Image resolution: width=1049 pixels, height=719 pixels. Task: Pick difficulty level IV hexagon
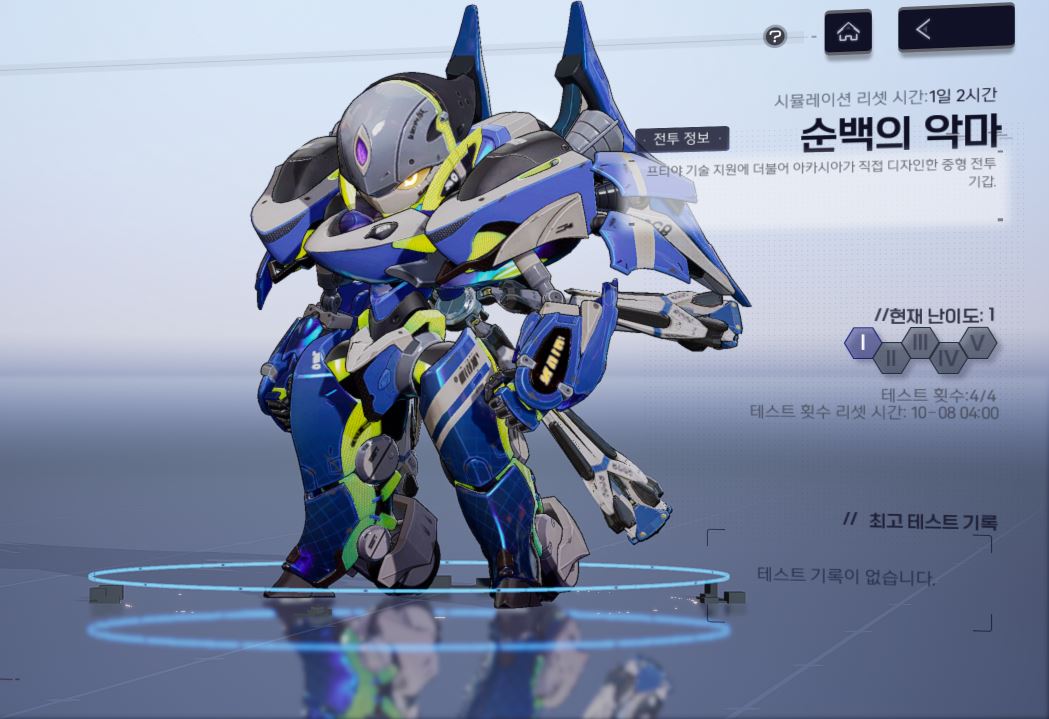949,356
